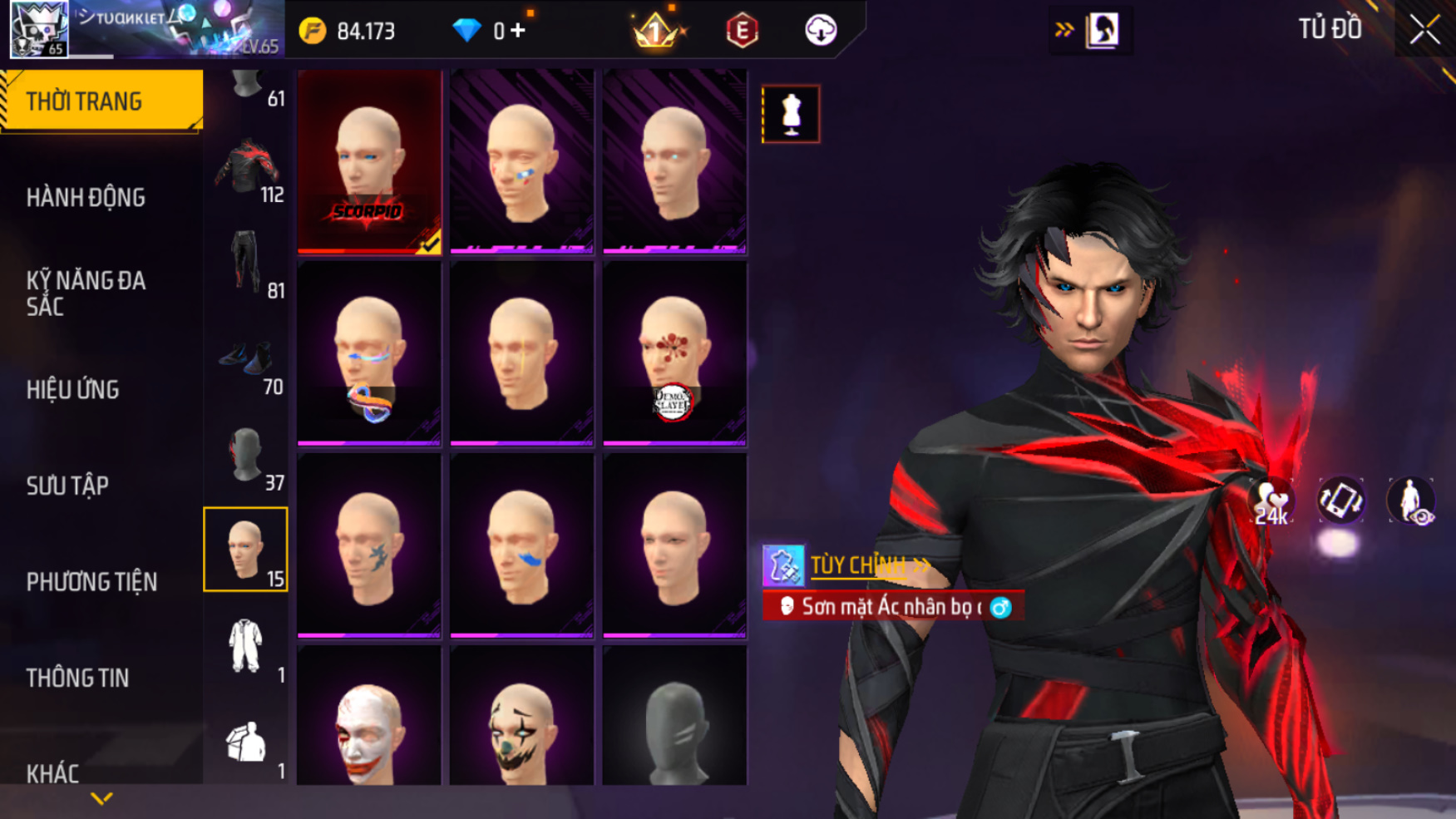This screenshot has width=1456, height=819.
Task: Switch to the Hành Động tab
Action: tap(86, 198)
